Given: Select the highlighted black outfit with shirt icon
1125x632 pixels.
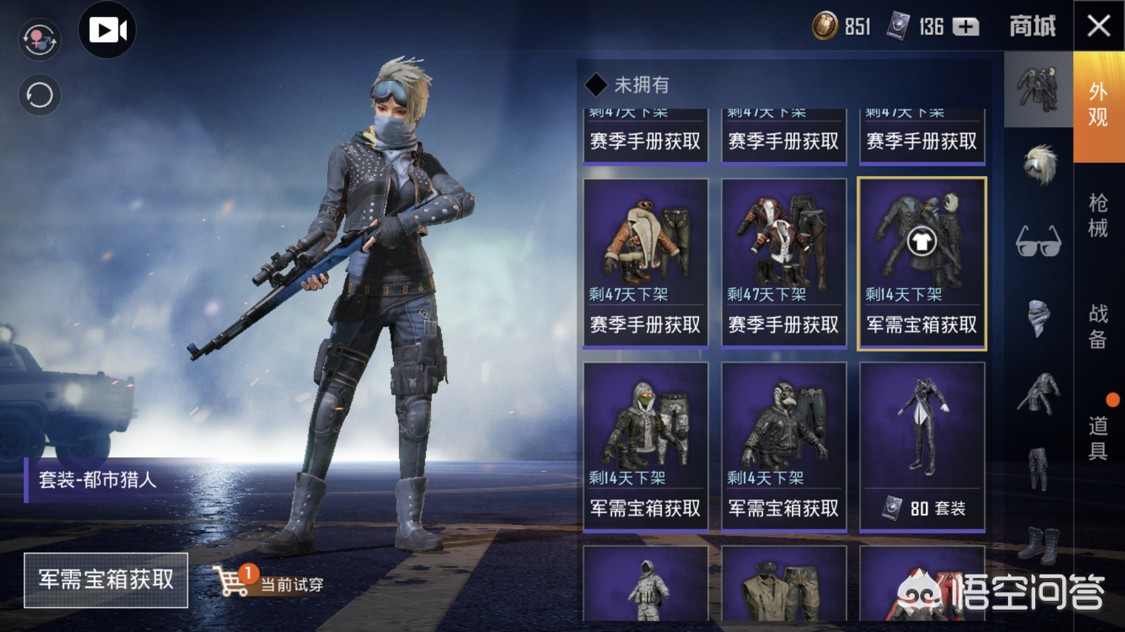Looking at the screenshot, I should [x=922, y=262].
